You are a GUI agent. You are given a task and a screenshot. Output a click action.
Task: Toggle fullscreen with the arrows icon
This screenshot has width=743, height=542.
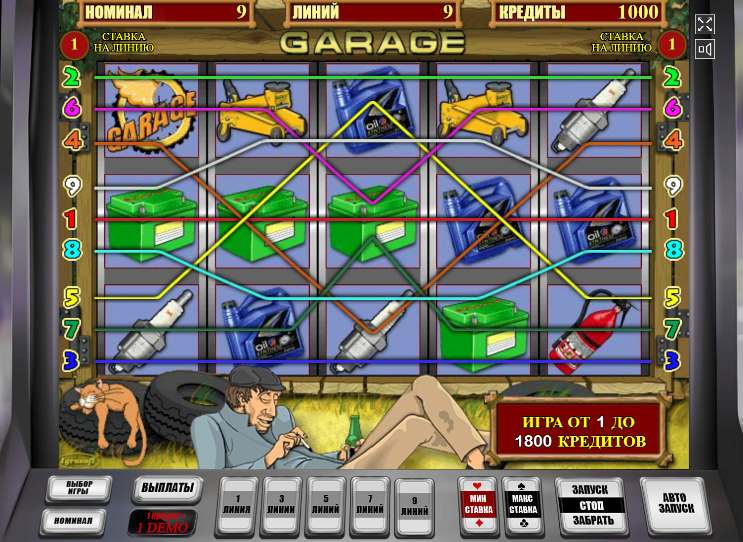(704, 24)
